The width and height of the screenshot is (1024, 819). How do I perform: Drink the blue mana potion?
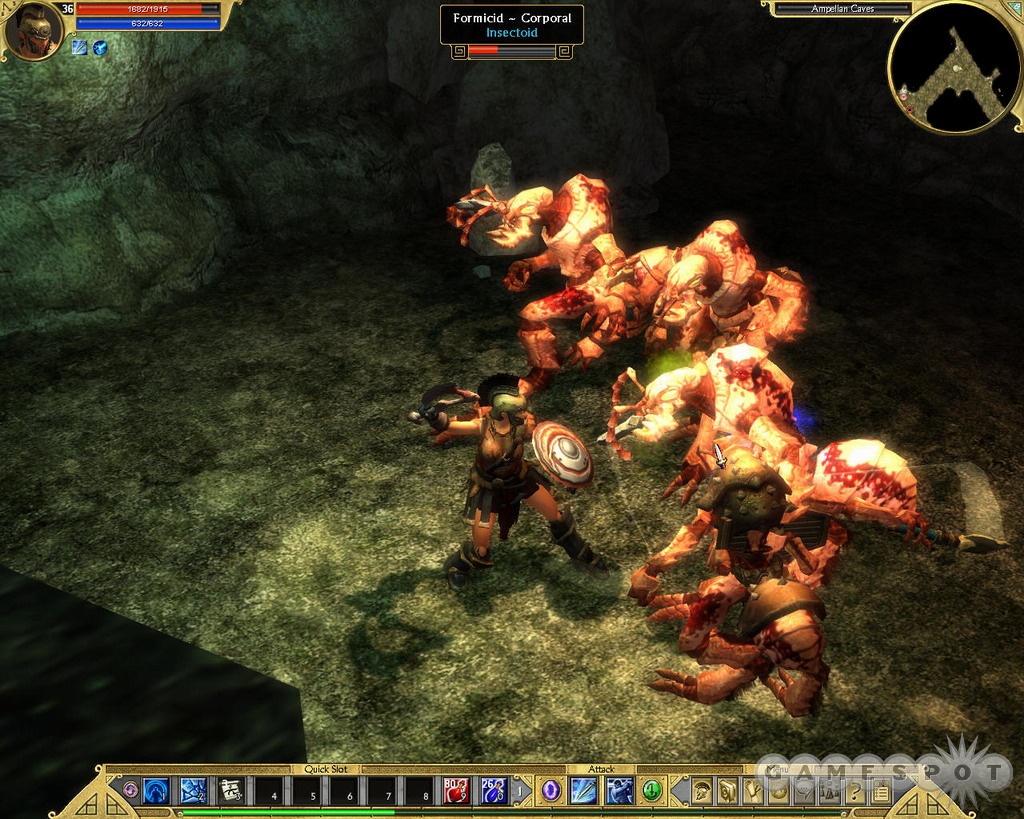pyautogui.click(x=493, y=791)
